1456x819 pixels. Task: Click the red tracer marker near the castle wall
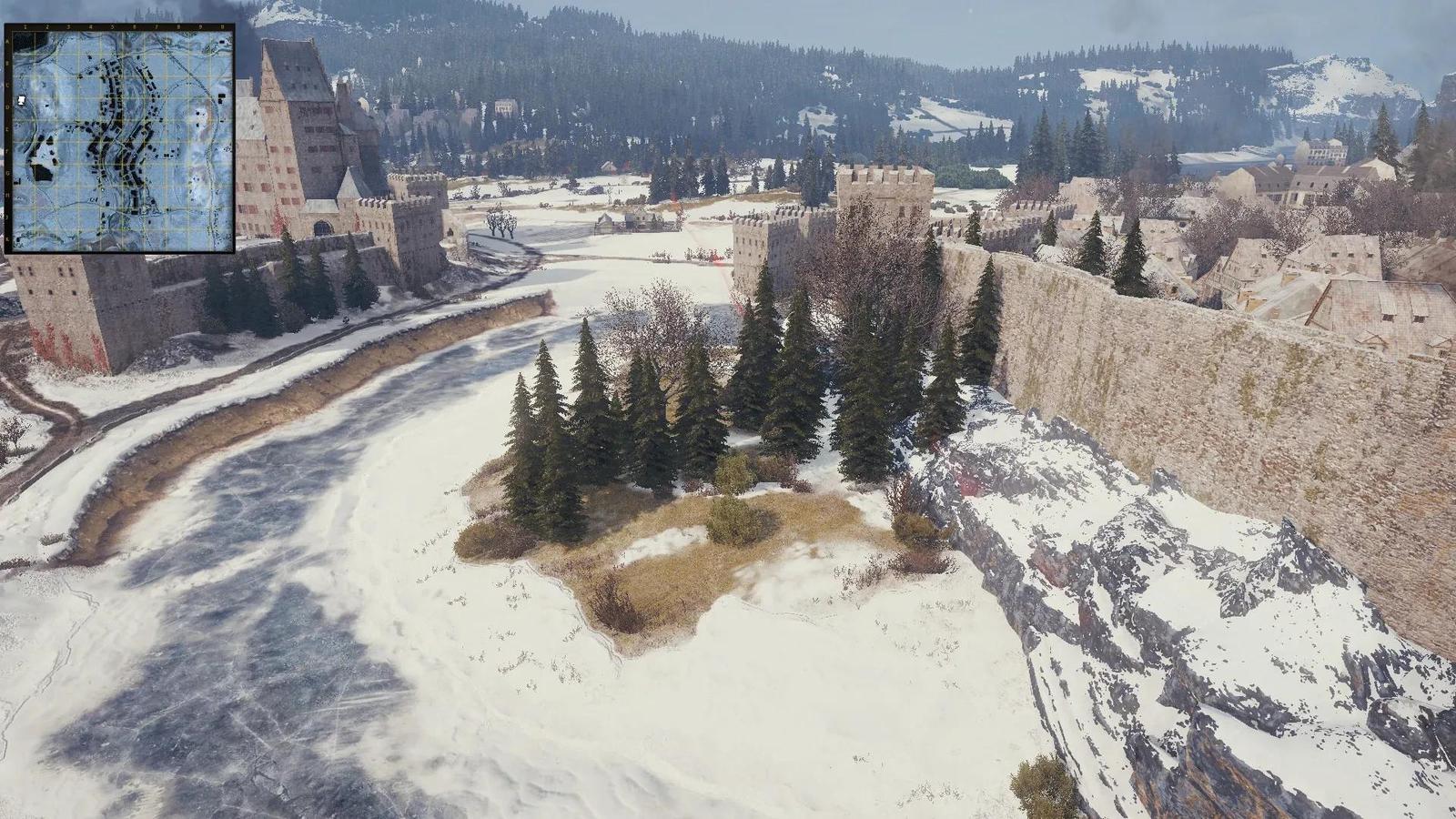[x=719, y=261]
